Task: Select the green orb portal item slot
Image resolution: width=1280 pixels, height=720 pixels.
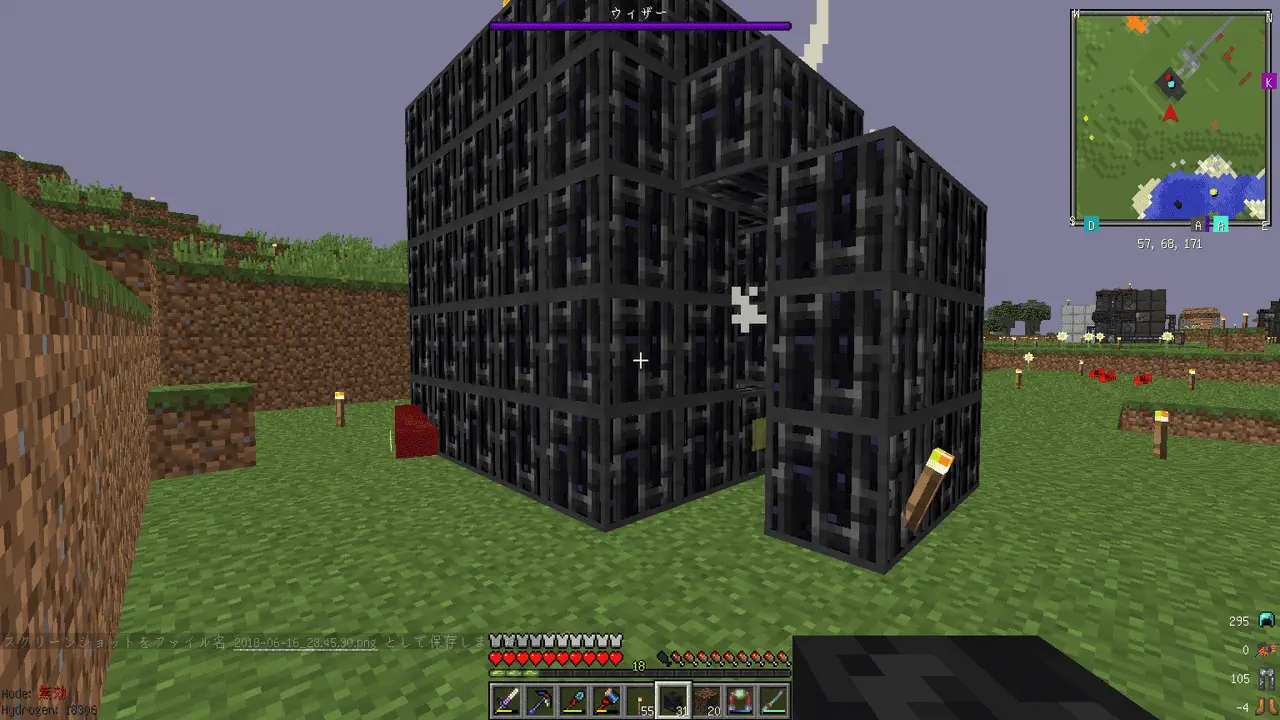Action: tap(740, 701)
